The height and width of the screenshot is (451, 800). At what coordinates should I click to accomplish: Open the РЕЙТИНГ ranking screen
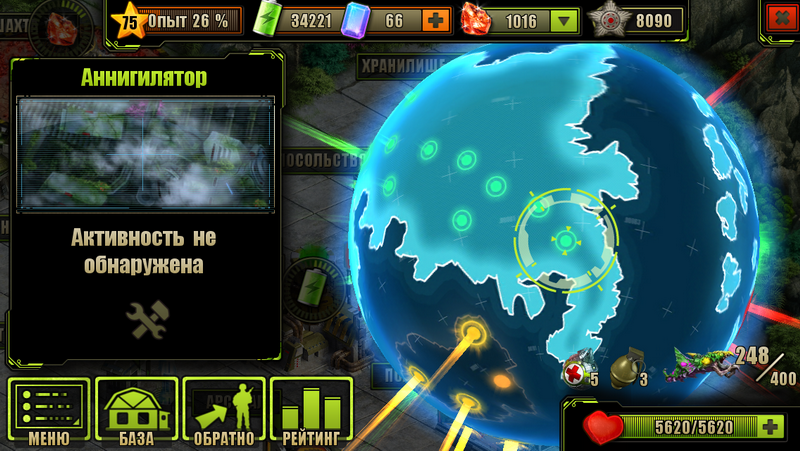coord(311,411)
